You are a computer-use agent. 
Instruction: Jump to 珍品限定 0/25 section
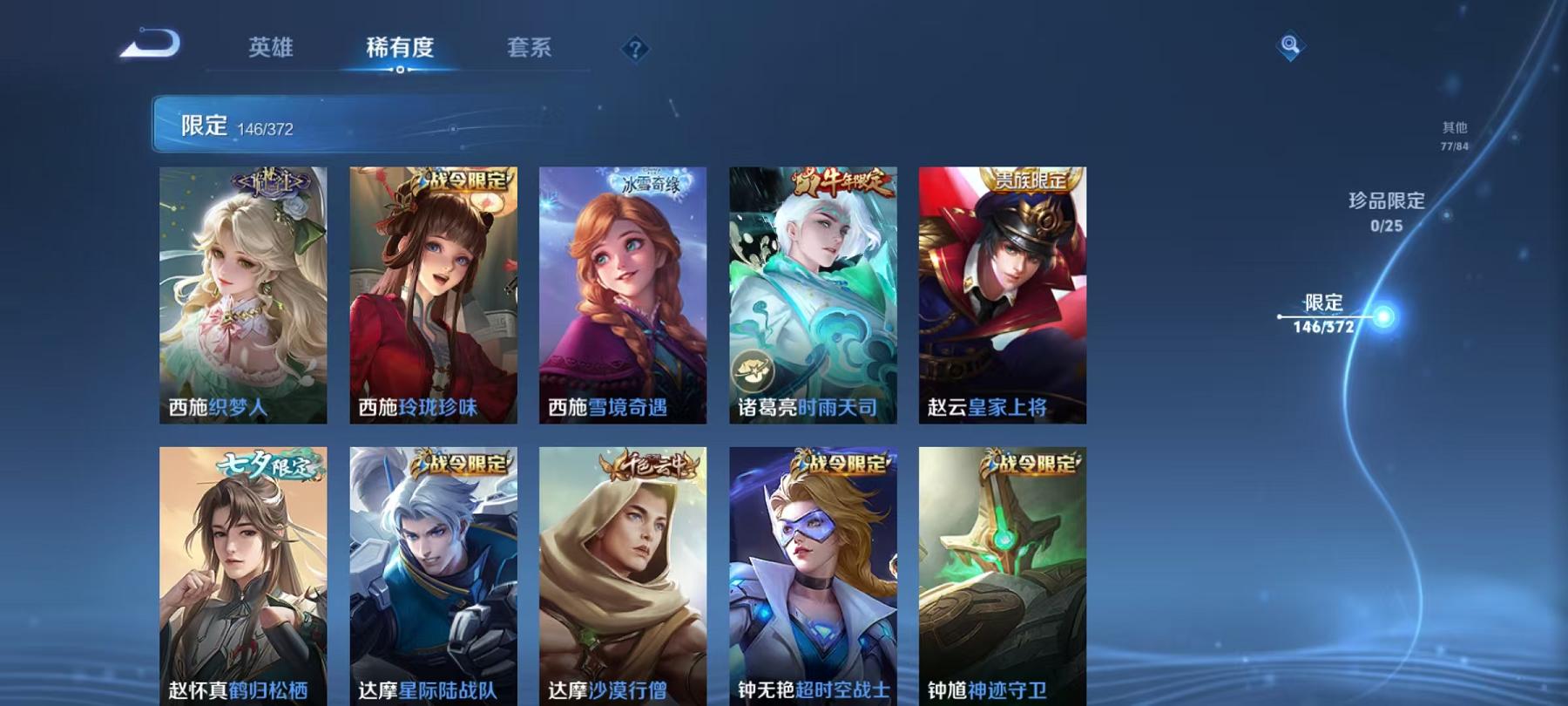coord(1385,209)
